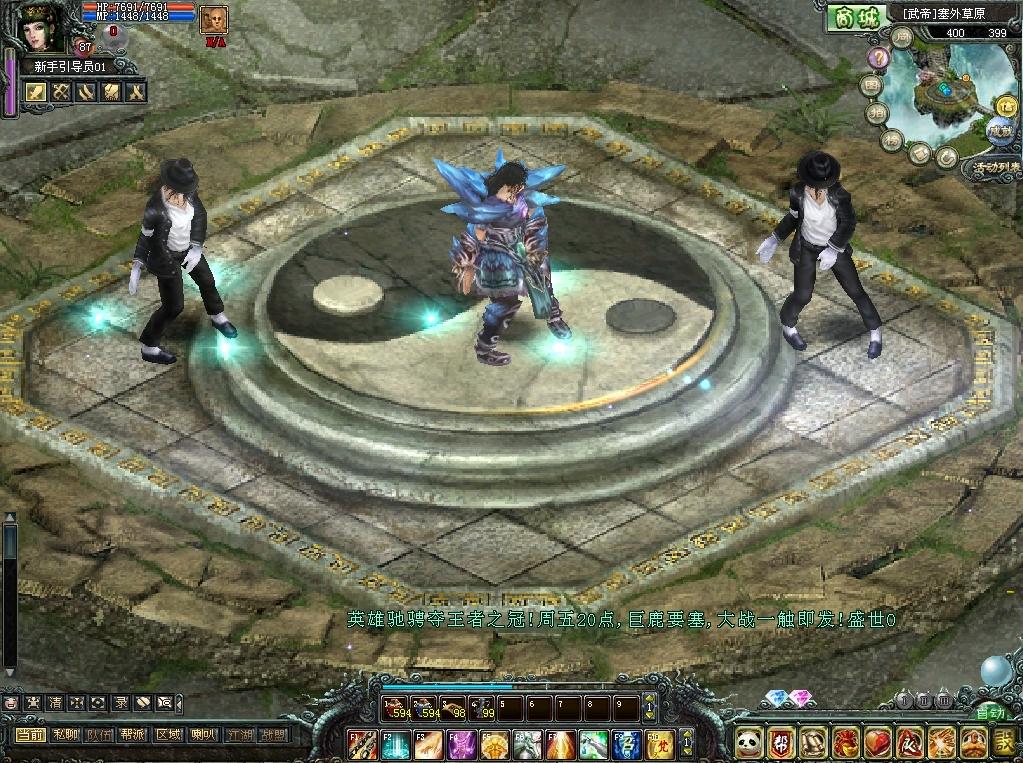Show the 区域 area chat tab
Screen dimensions: 1023x763
[x=168, y=735]
